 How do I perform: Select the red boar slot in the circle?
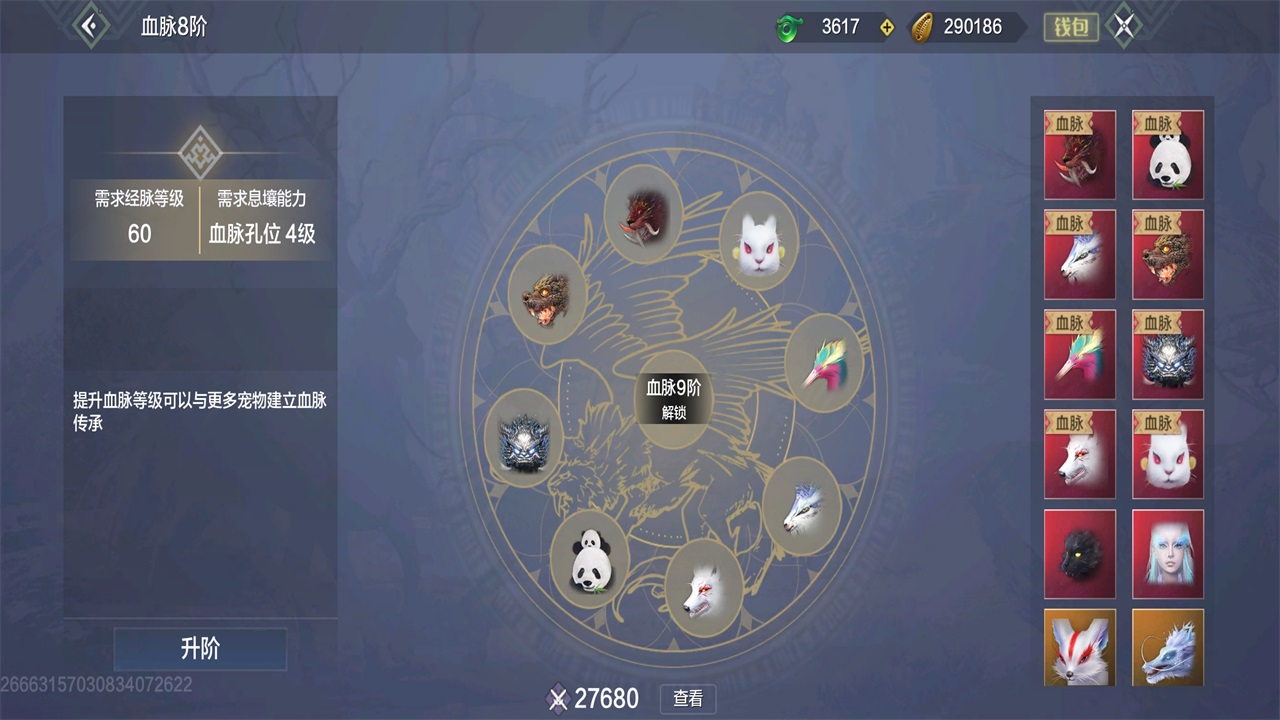pos(643,214)
